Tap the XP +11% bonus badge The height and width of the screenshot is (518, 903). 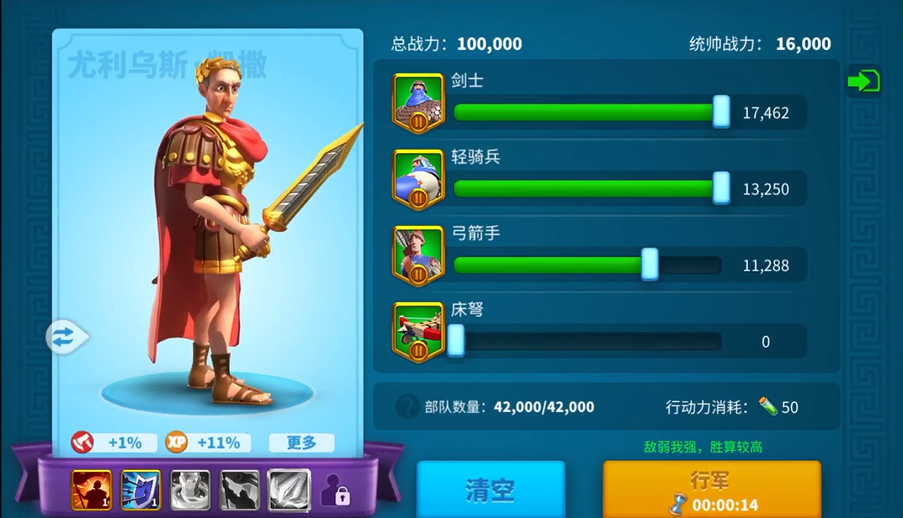coord(203,442)
